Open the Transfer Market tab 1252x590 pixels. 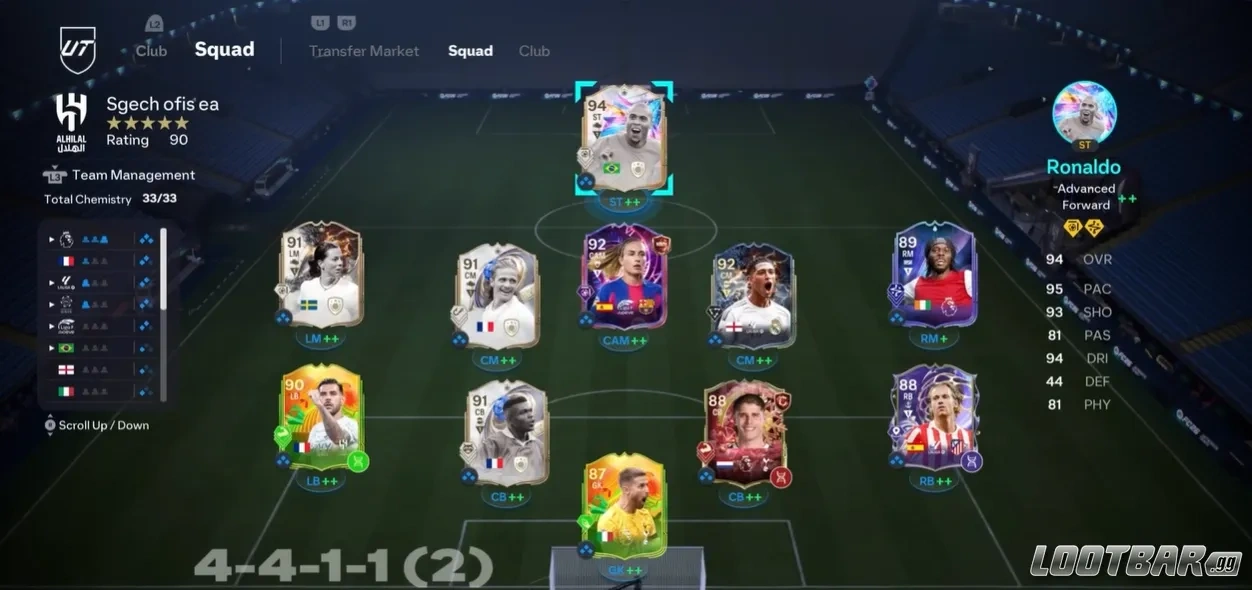[364, 51]
